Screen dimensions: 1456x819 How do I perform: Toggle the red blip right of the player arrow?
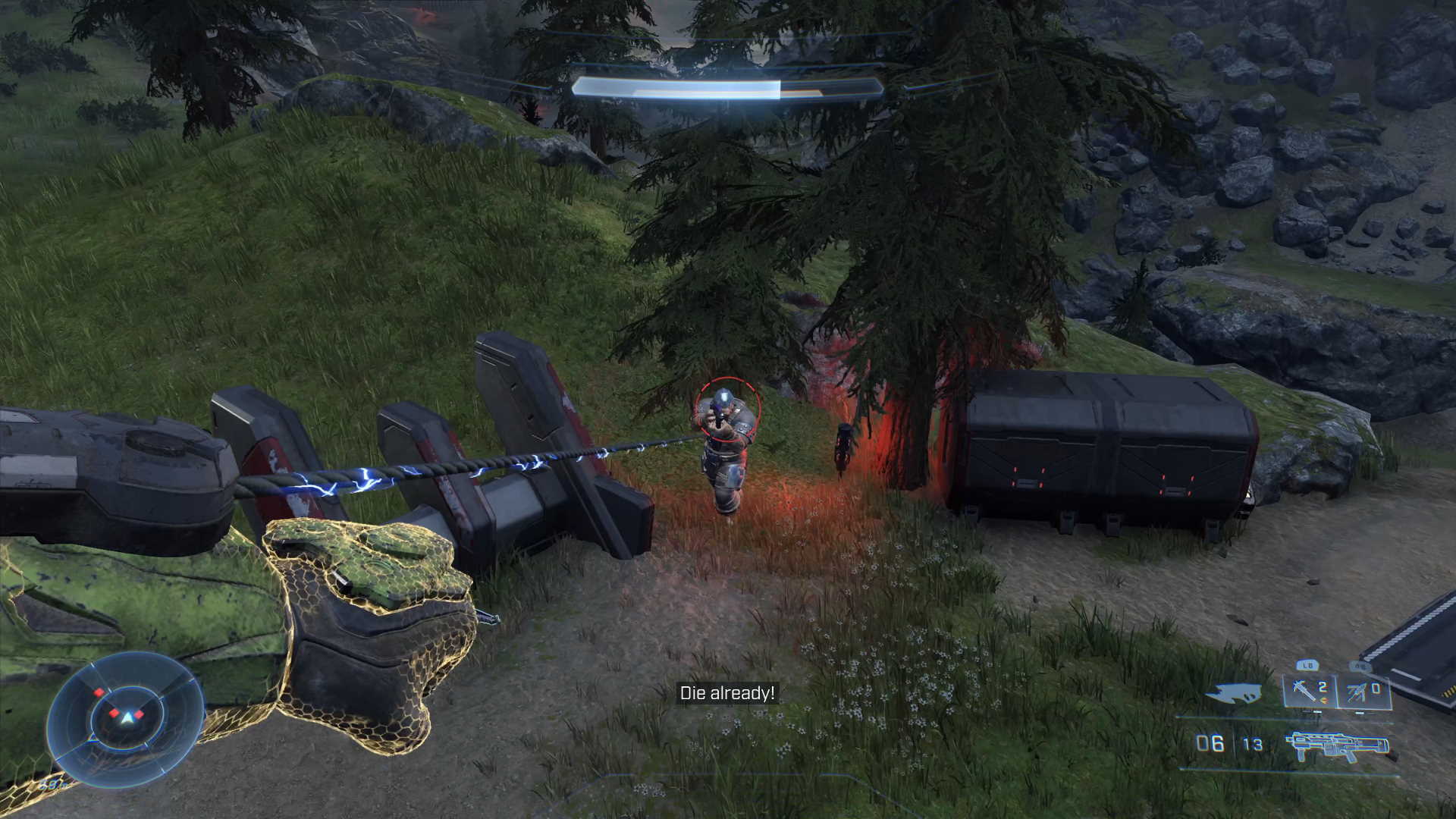140,714
